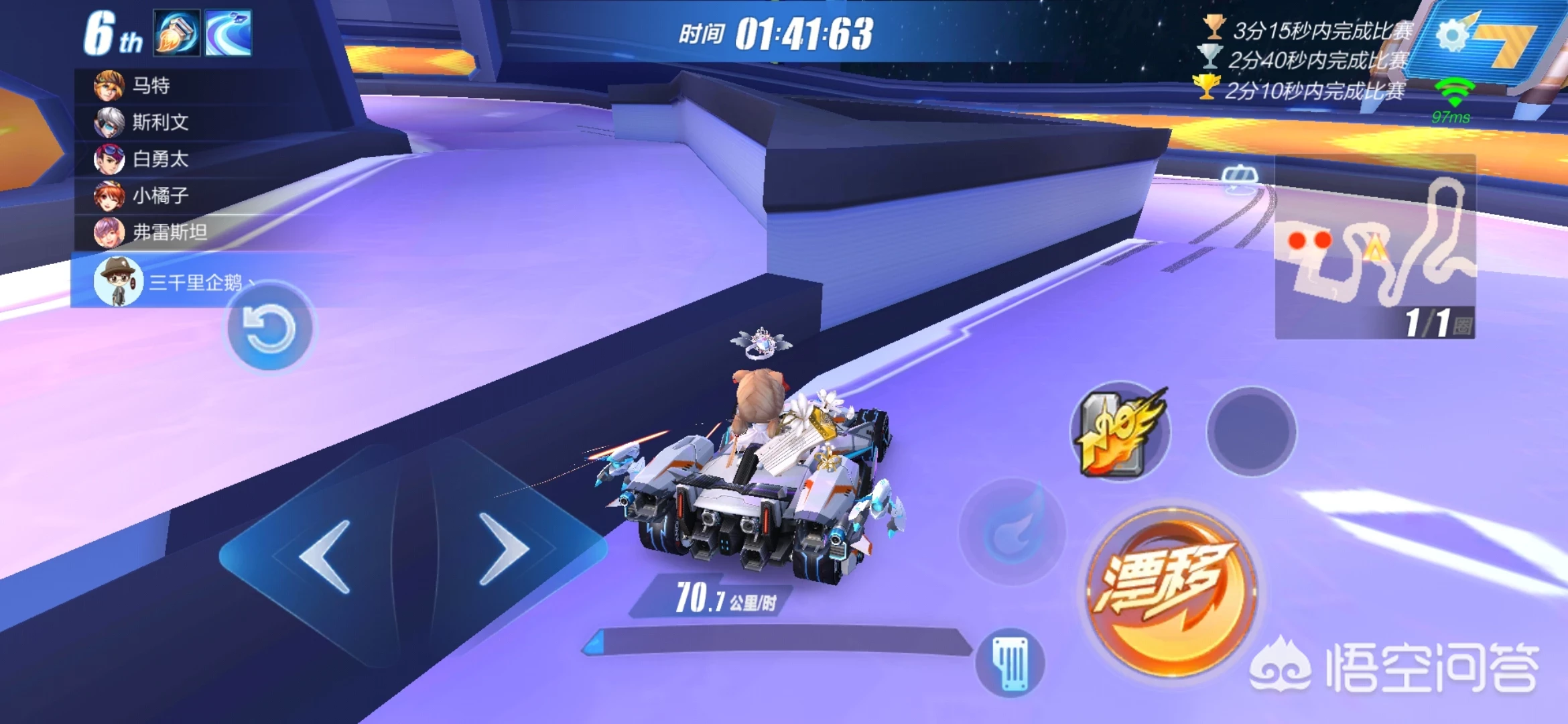Image resolution: width=1568 pixels, height=724 pixels.
Task: Tap the rocket skill icon beside rank
Action: click(x=177, y=32)
